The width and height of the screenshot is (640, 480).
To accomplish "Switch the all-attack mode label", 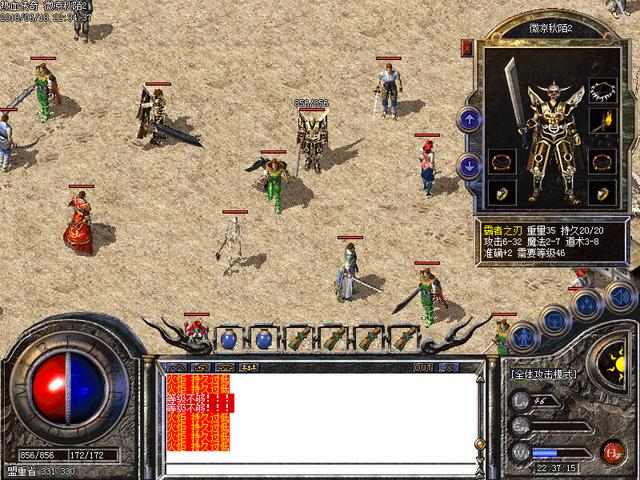I will tap(546, 373).
